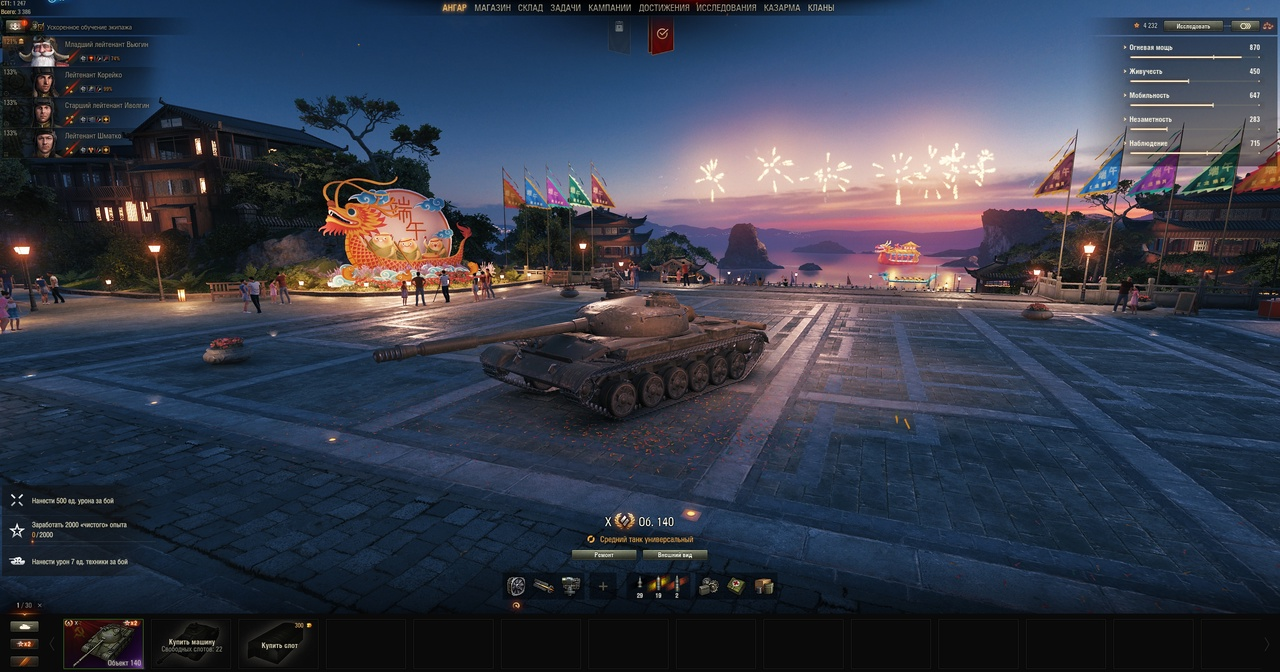
Task: Show the ДОСТИЖЕНИЯ achievements tab
Action: pos(664,8)
